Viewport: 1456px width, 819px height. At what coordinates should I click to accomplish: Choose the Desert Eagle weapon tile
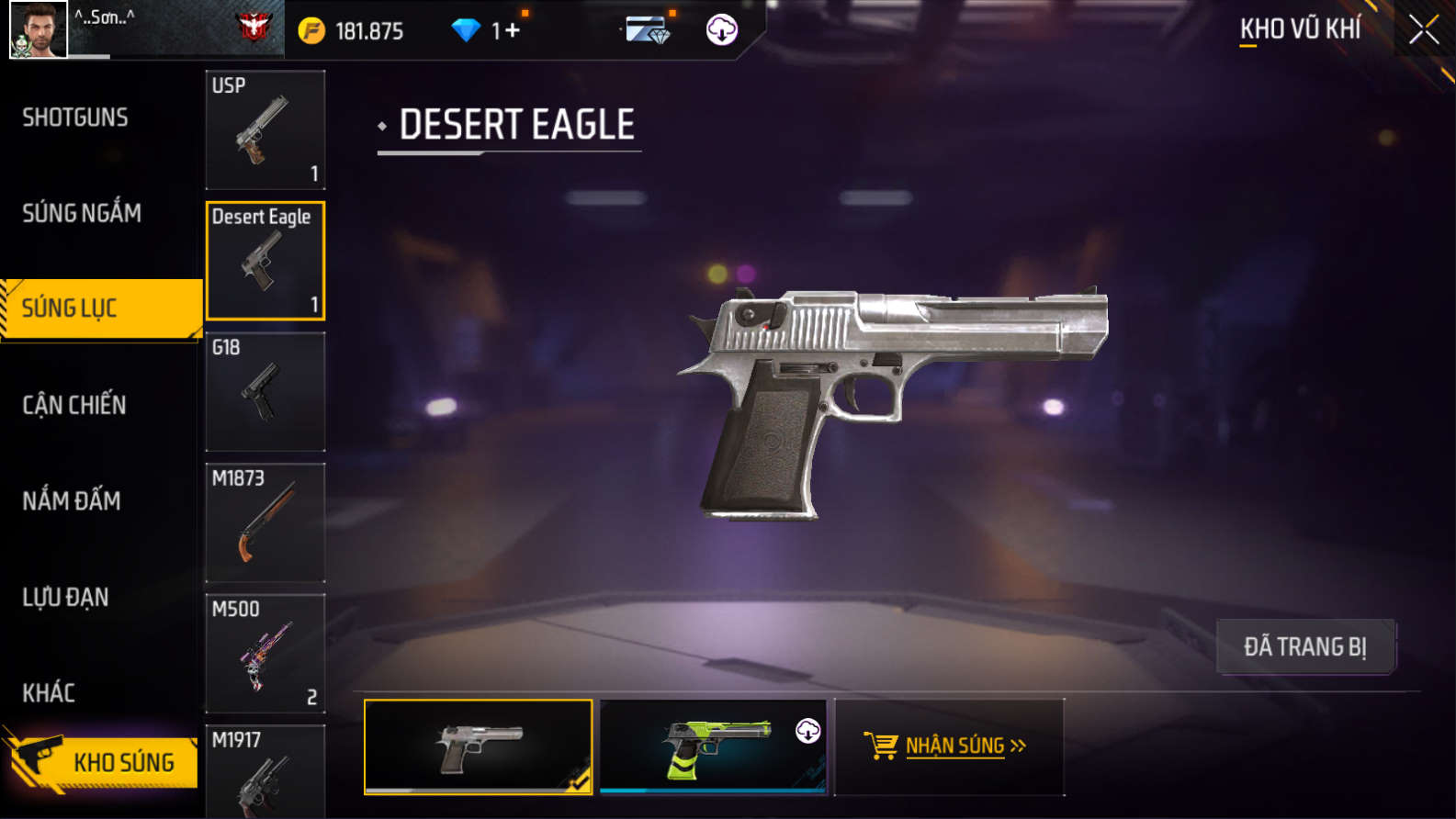point(265,261)
